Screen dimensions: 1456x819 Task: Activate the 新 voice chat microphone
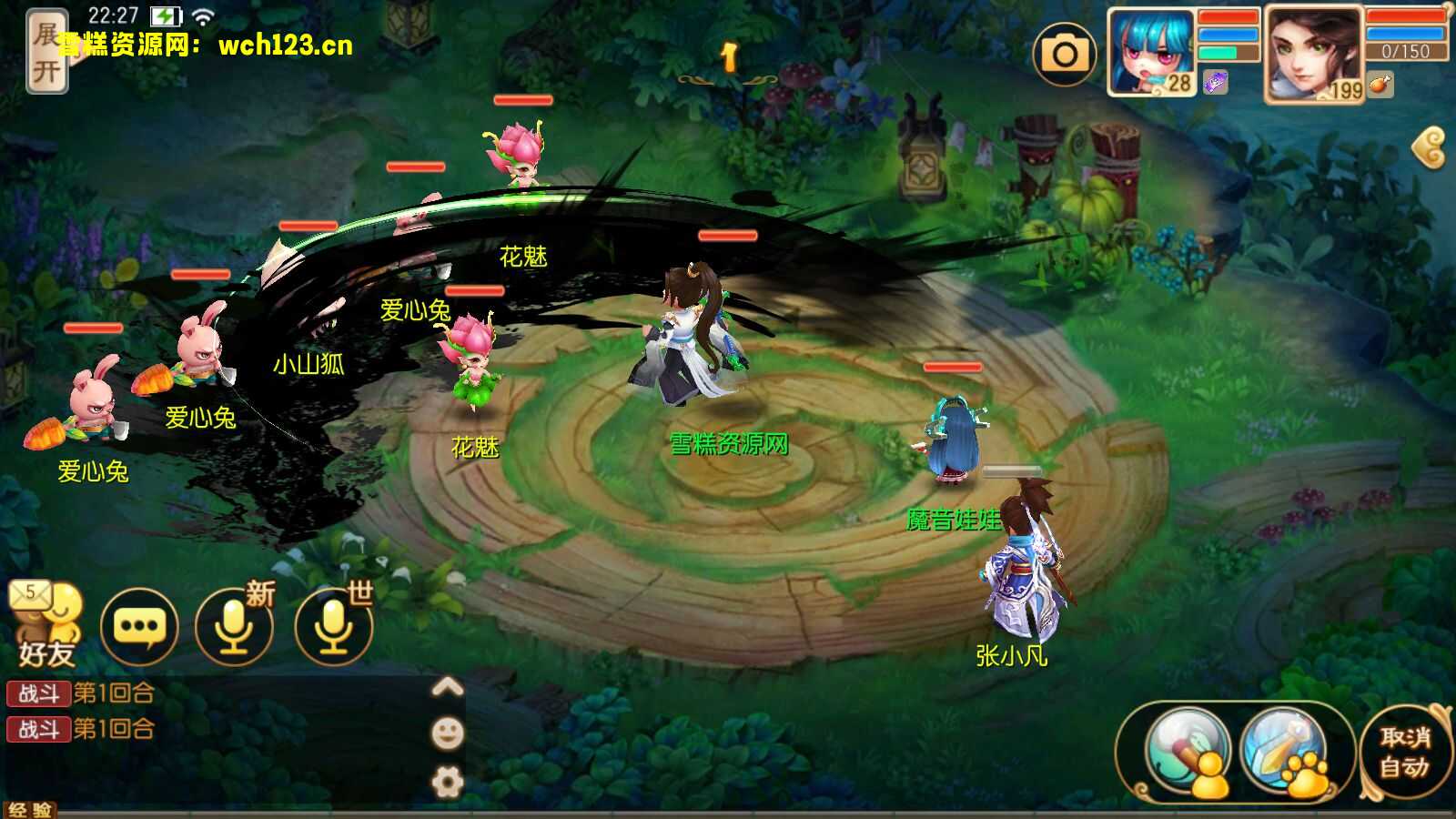pyautogui.click(x=234, y=627)
